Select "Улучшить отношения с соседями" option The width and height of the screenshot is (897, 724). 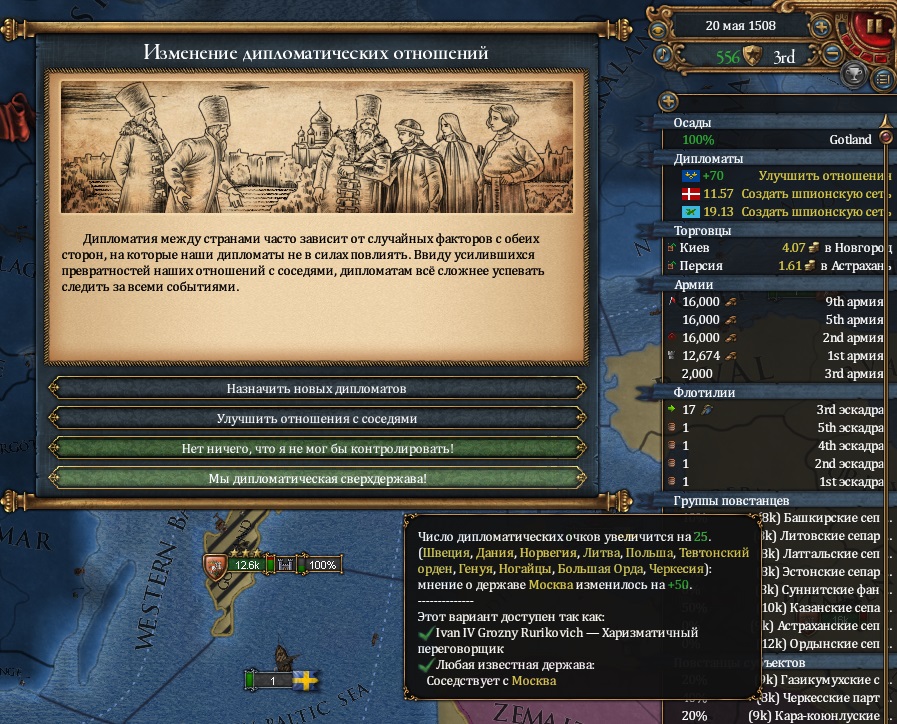click(x=317, y=418)
